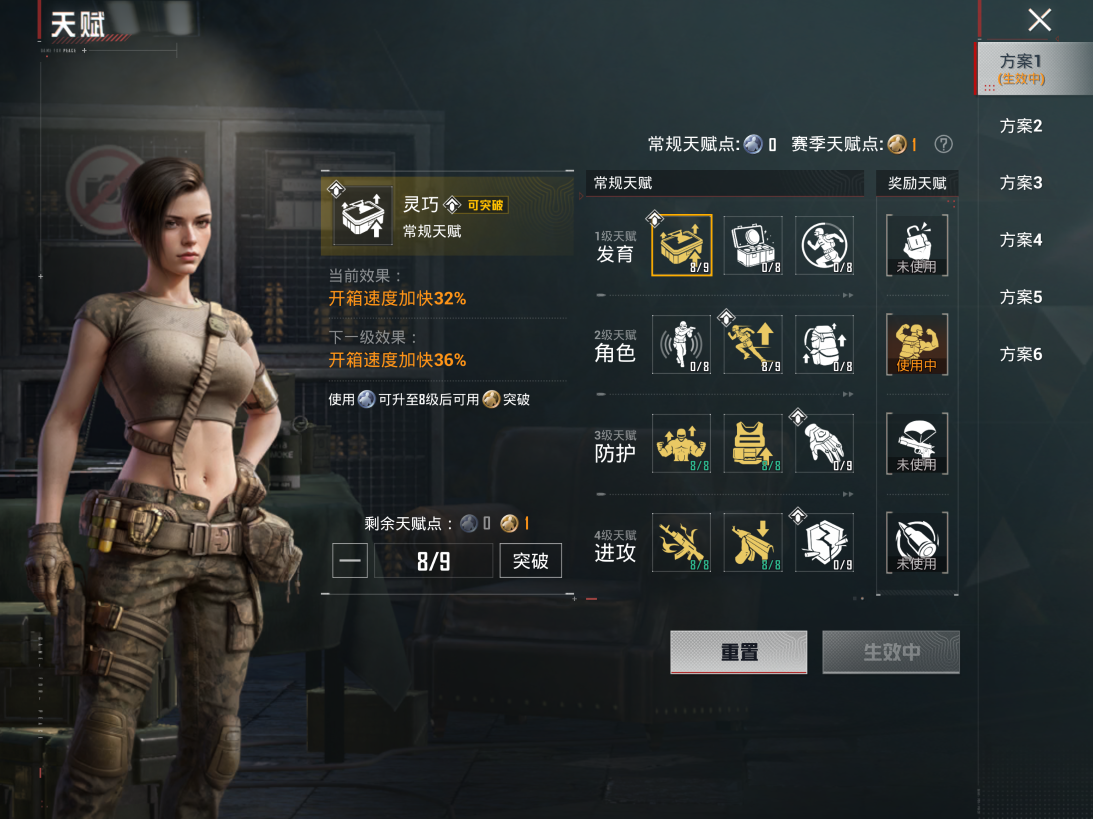Image resolution: width=1093 pixels, height=819 pixels.
Task: Open the question mark help icon
Action: [x=943, y=144]
